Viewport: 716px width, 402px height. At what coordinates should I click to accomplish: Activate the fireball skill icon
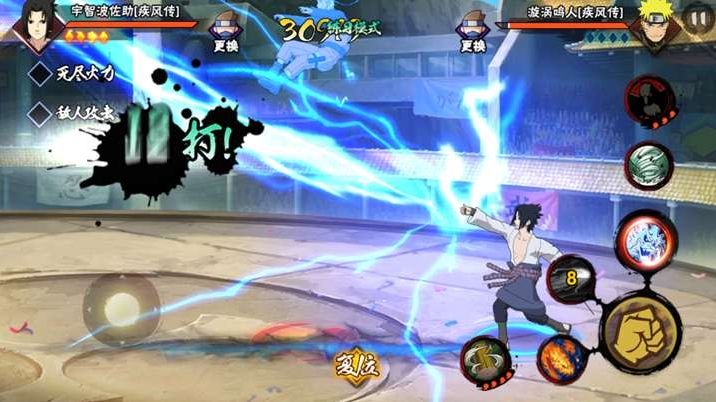click(561, 357)
